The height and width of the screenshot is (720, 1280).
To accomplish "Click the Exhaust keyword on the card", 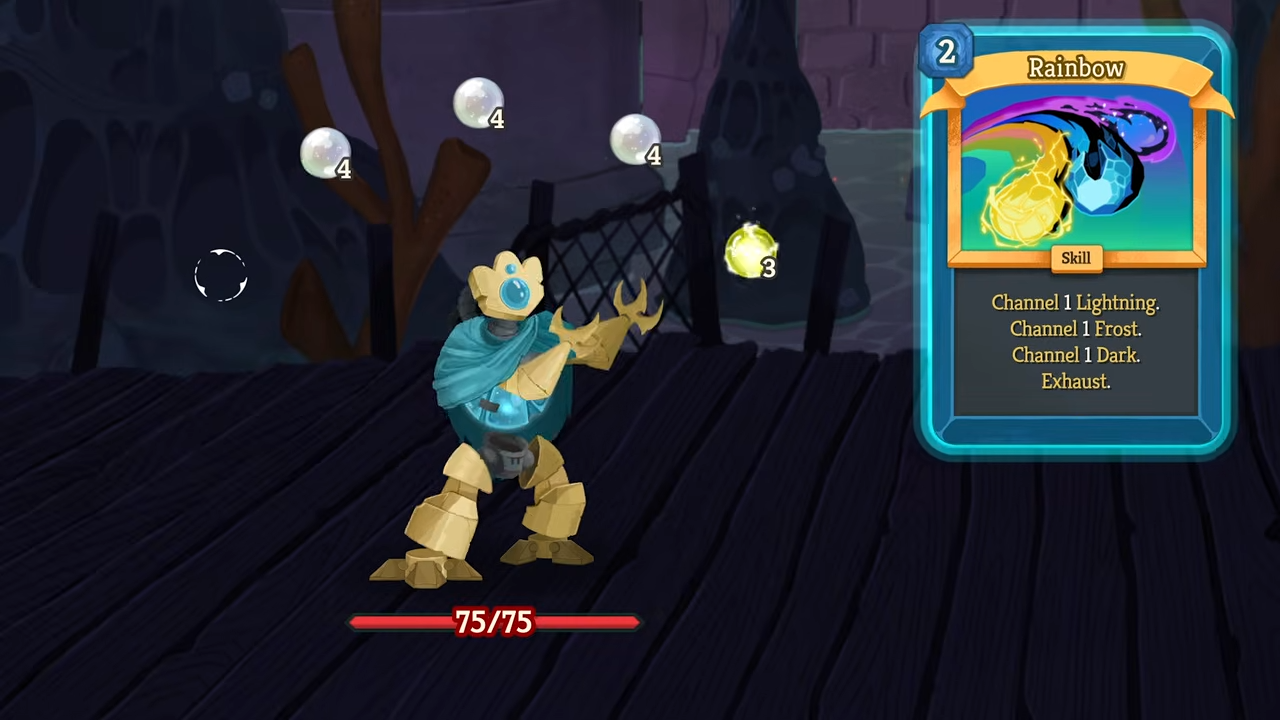I will point(1075,381).
